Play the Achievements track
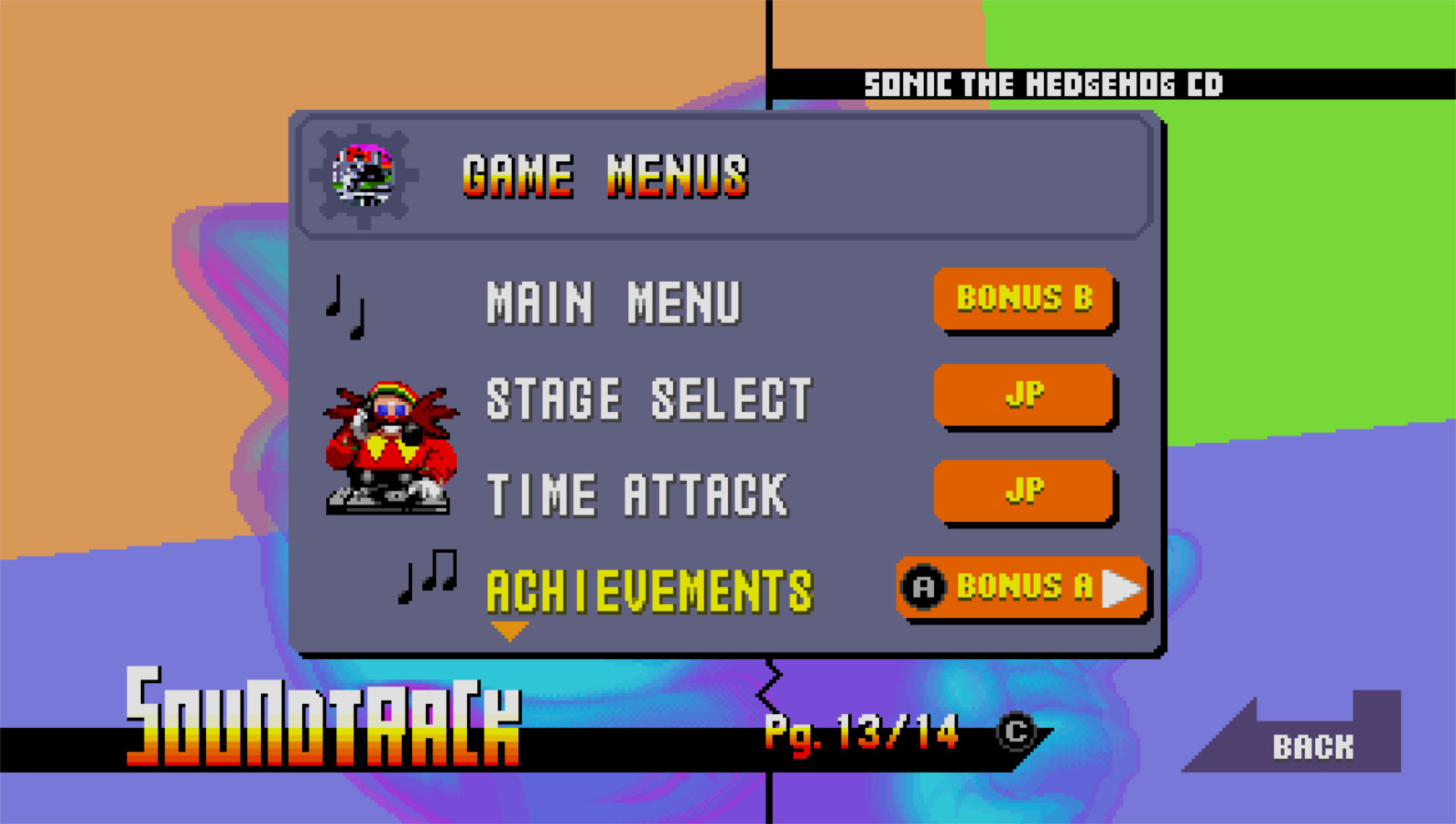 [x=650, y=591]
